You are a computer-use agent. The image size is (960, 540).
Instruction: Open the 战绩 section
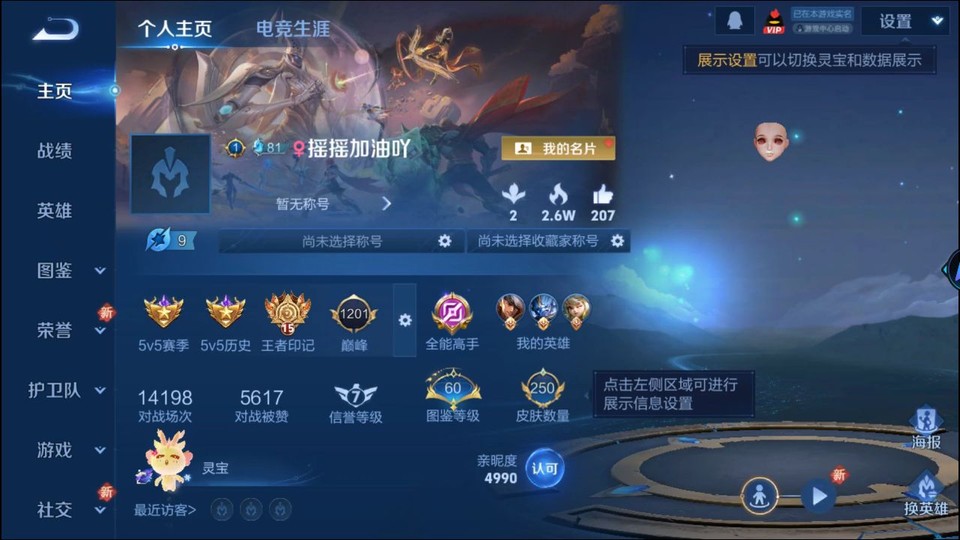[x=55, y=151]
